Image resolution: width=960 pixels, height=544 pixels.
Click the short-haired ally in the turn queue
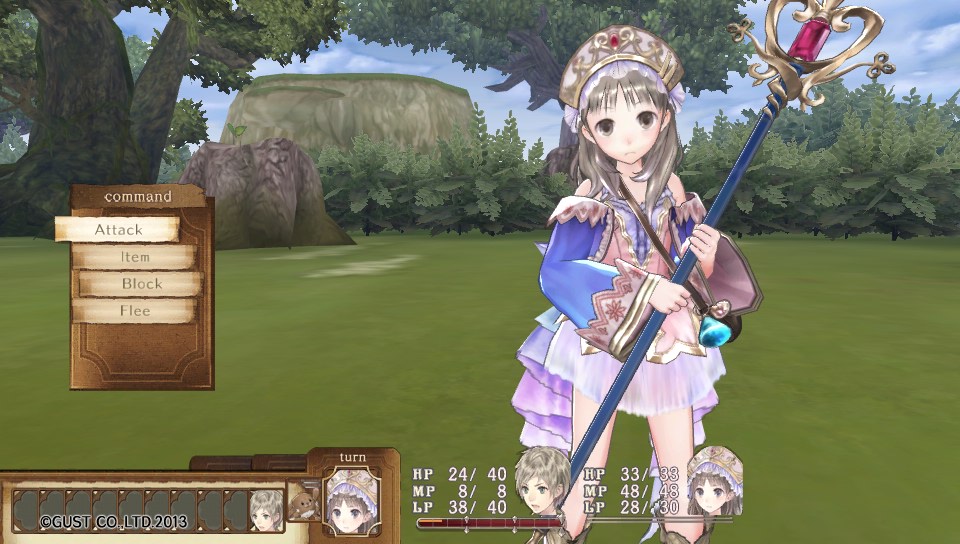coord(266,508)
